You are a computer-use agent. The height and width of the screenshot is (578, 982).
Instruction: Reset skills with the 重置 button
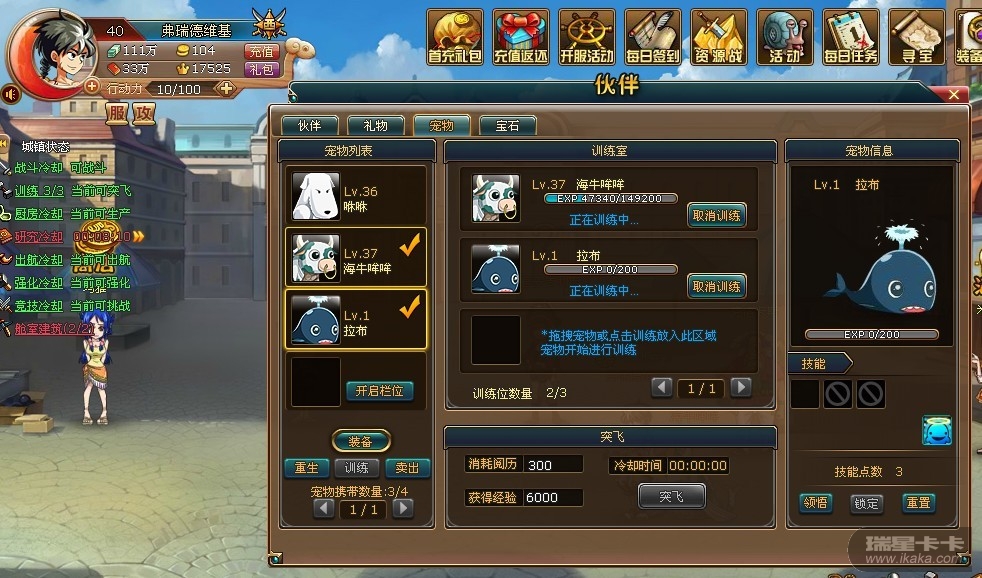click(x=917, y=503)
